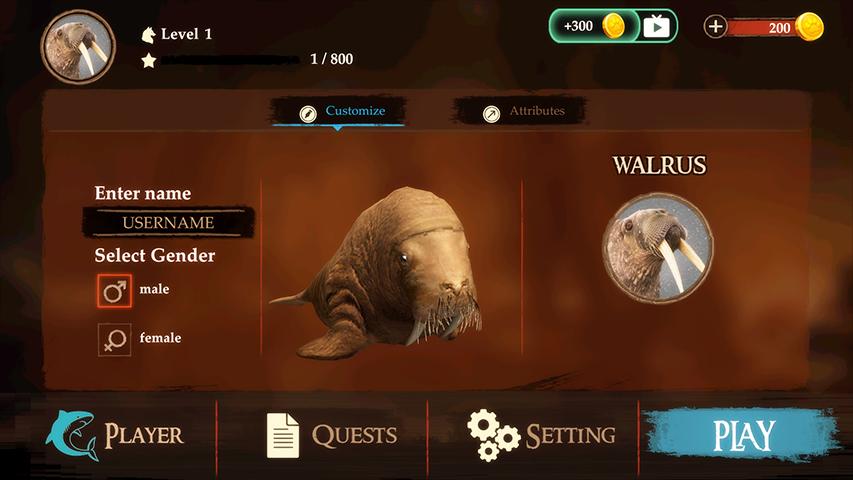Image resolution: width=853 pixels, height=480 pixels.
Task: Select the male gender option
Action: (x=114, y=291)
